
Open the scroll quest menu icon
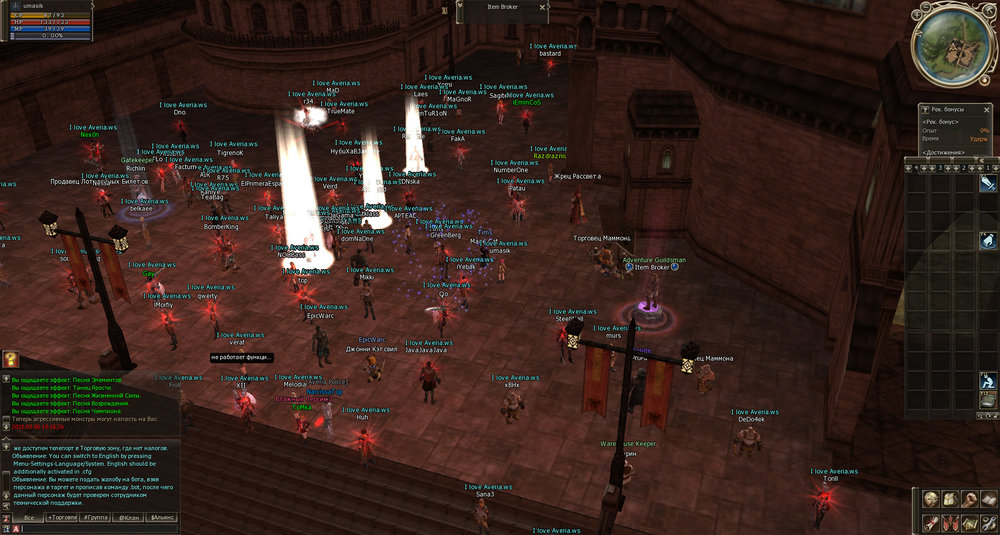tap(930, 522)
